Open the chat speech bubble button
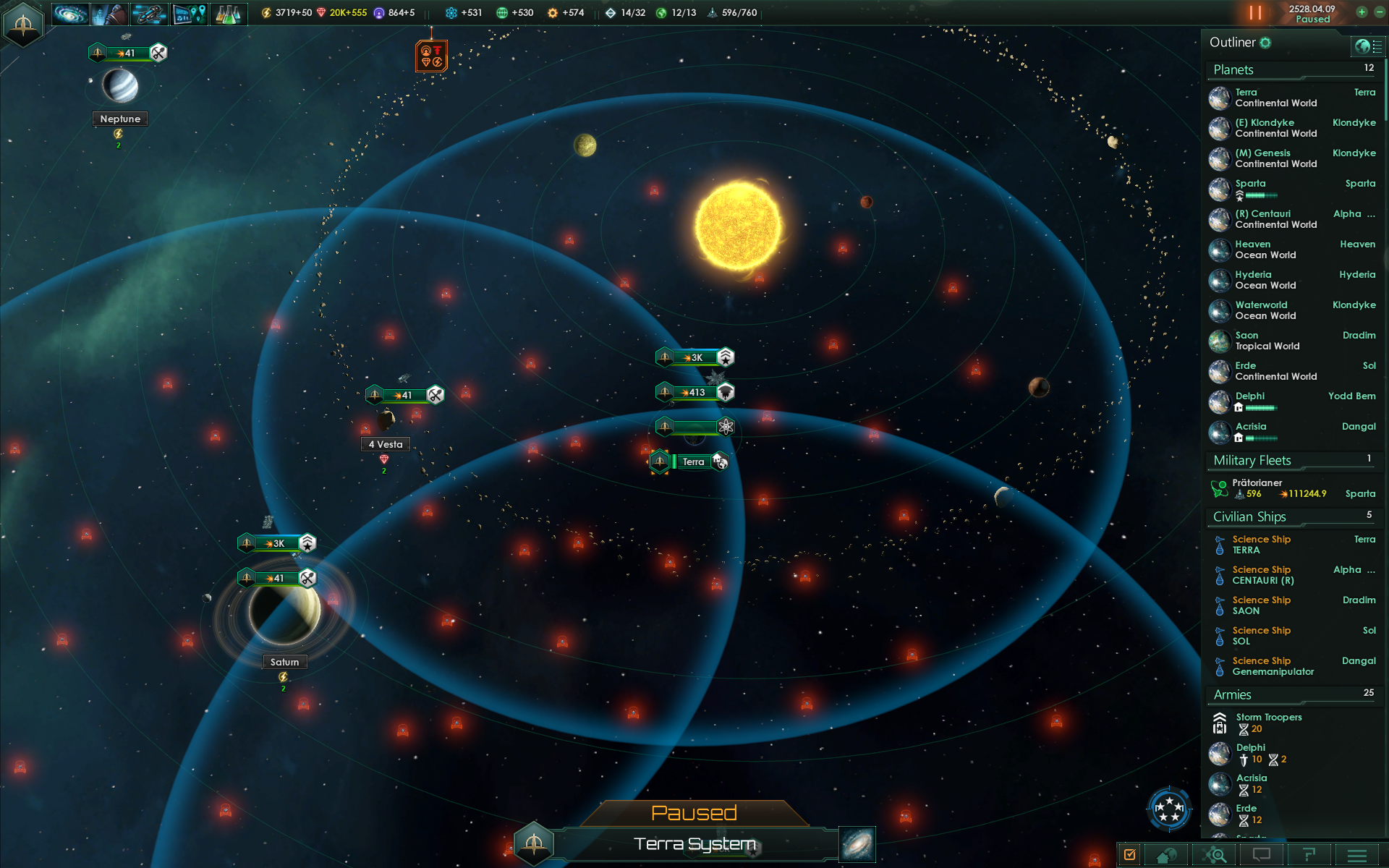Screen dimensions: 1389x868 click(x=1261, y=855)
